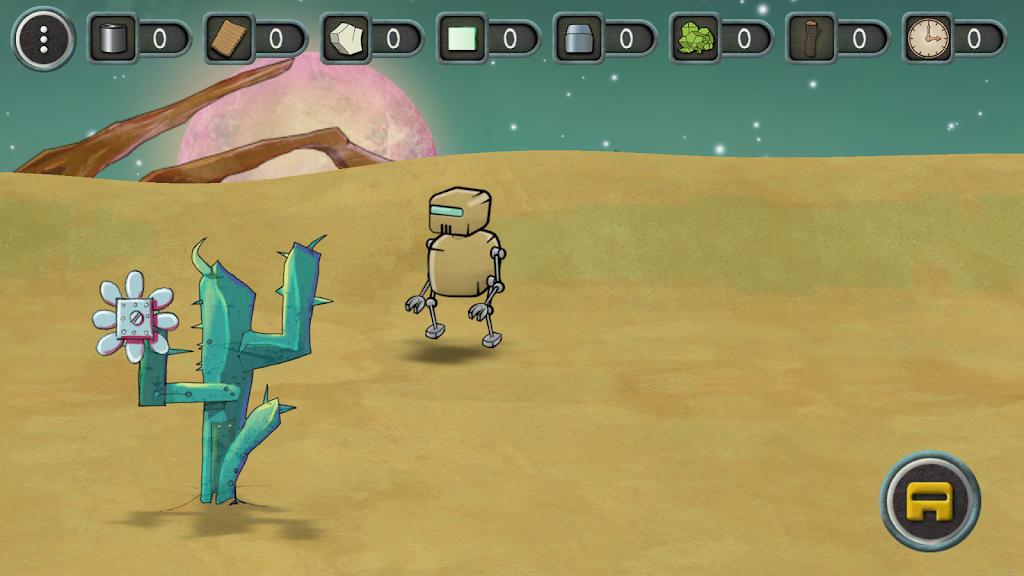
Task: Choose the green leaves resource icon
Action: coord(695,39)
